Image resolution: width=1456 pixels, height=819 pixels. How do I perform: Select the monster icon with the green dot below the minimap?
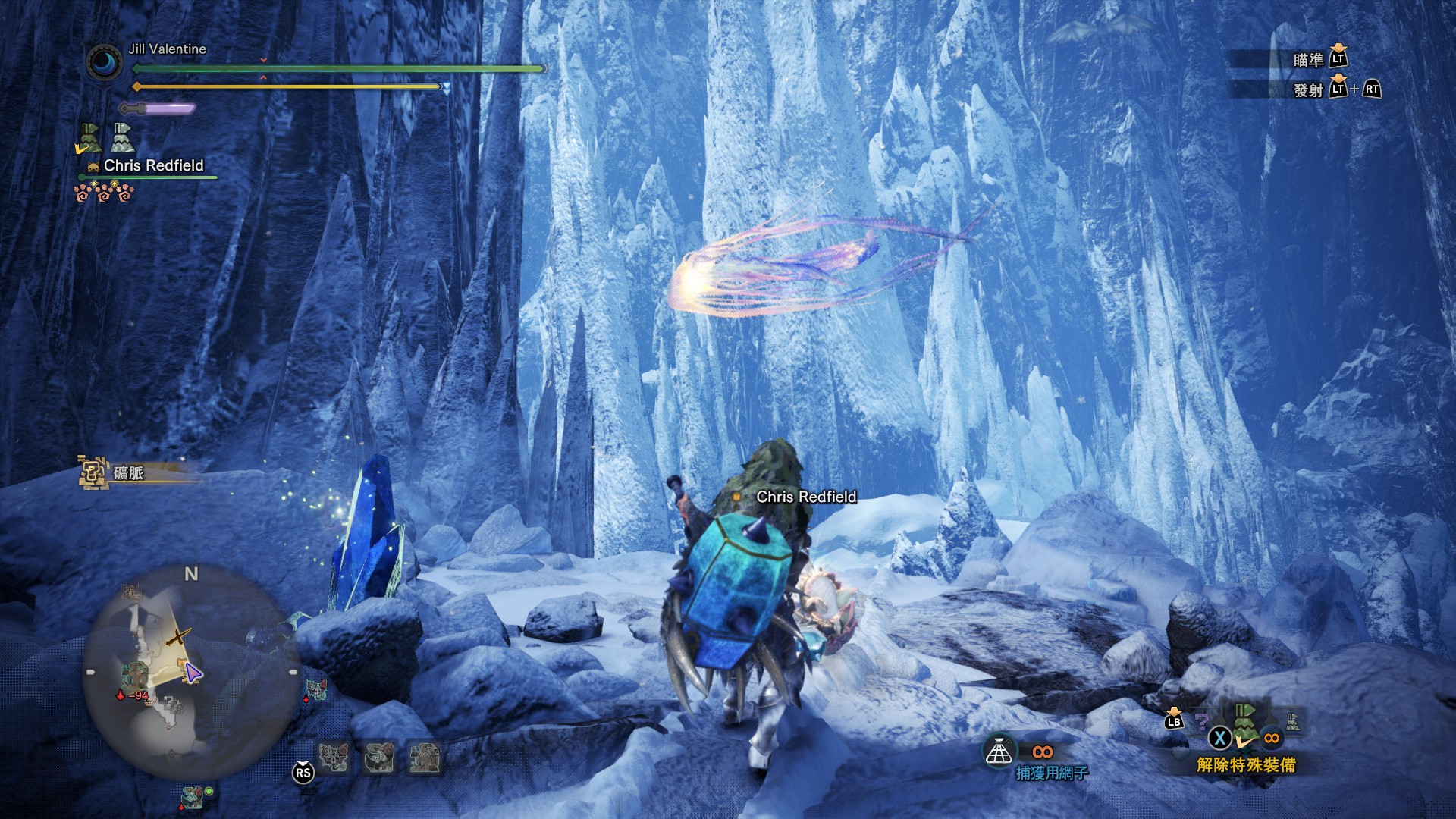(193, 798)
